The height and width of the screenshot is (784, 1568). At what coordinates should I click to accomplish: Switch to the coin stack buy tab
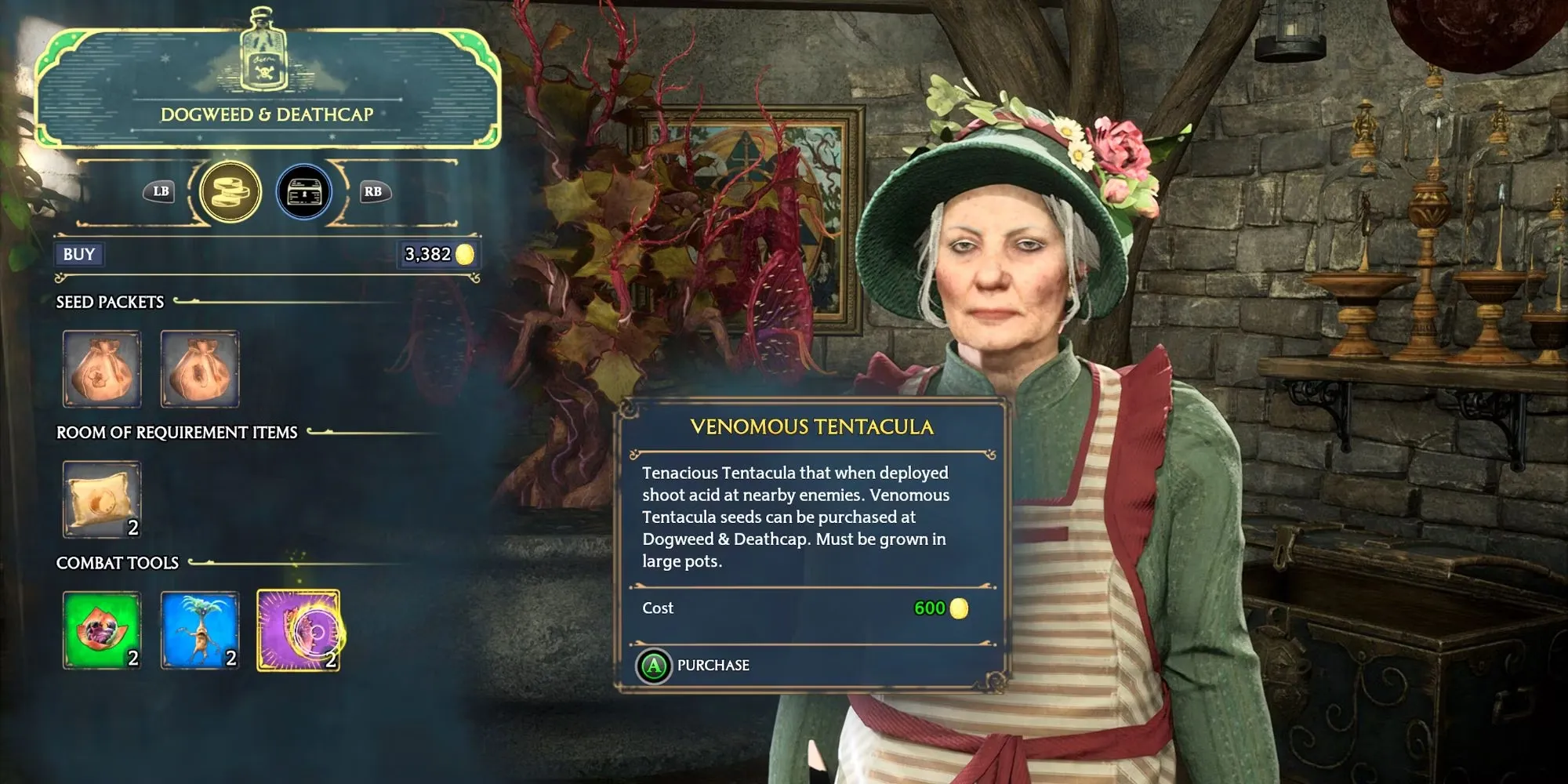point(230,191)
